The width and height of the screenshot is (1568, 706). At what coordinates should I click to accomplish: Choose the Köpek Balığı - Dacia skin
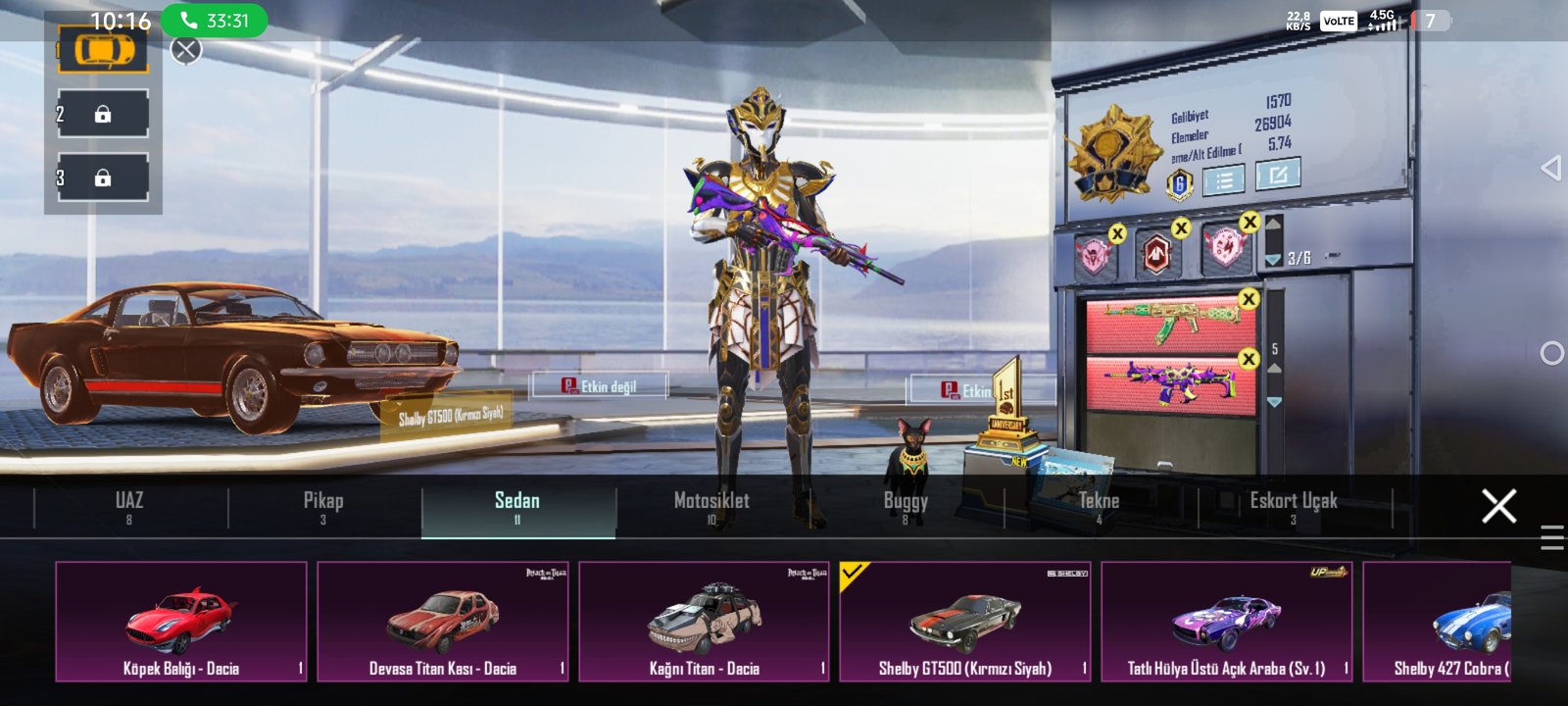[181, 622]
